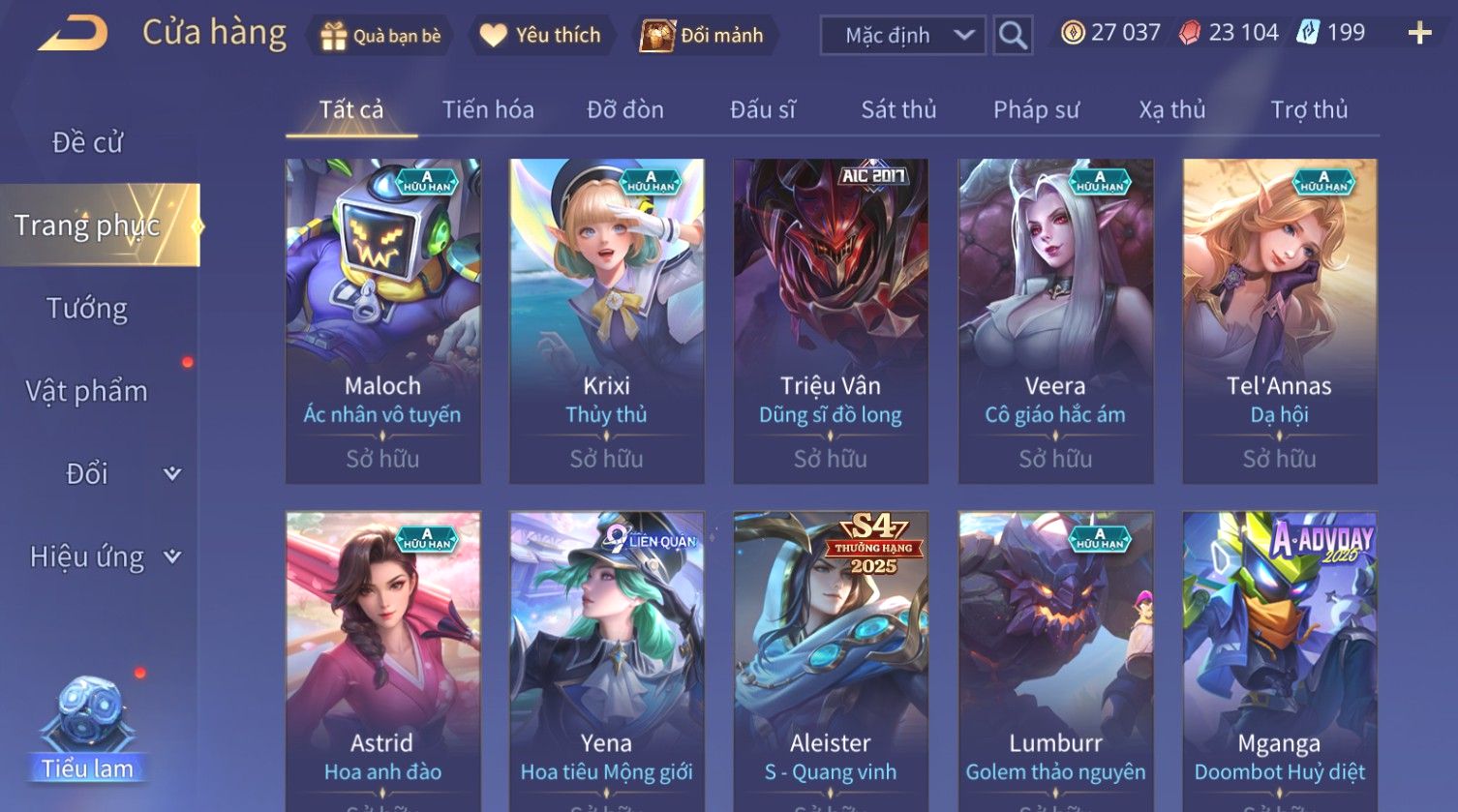Click the magnifying glass search button
The image size is (1458, 812).
[1013, 36]
